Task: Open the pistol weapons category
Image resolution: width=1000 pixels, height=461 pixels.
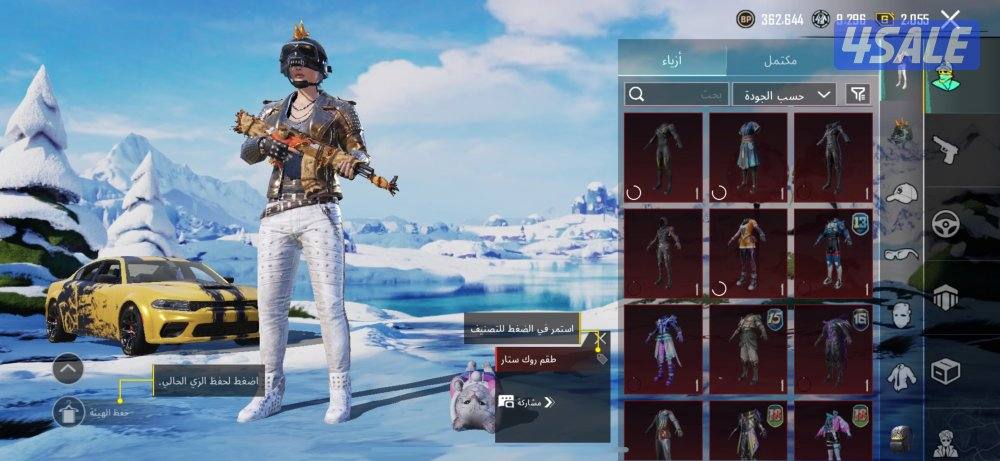Action: click(945, 148)
